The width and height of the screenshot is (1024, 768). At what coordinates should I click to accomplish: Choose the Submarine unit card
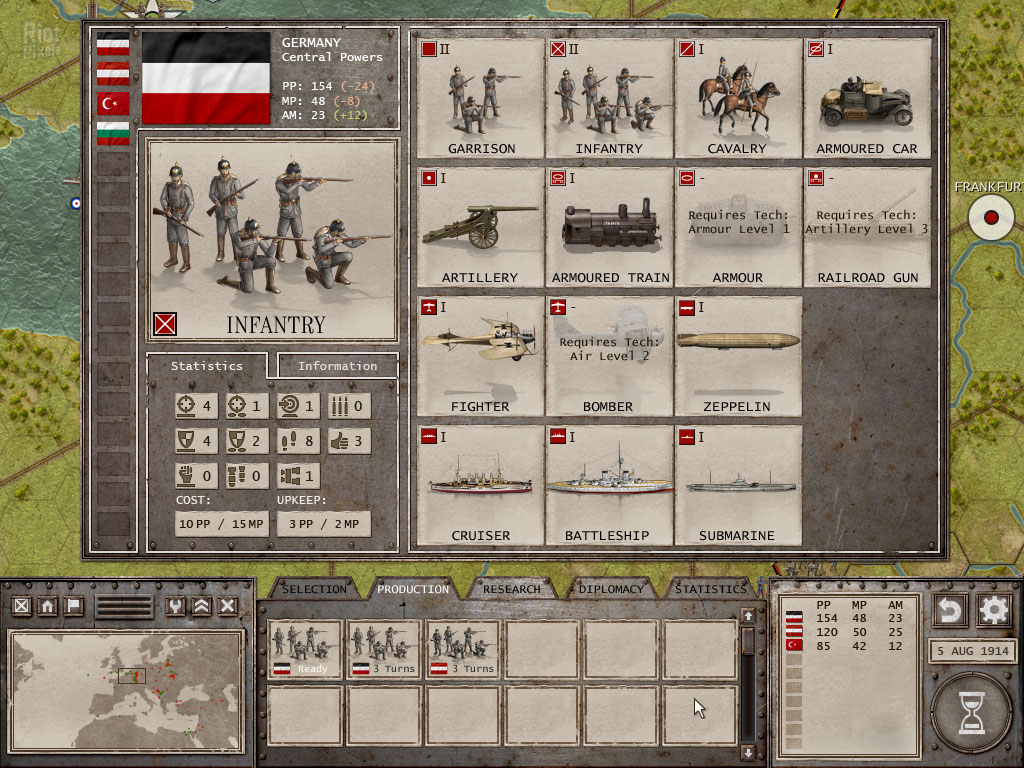pos(737,485)
